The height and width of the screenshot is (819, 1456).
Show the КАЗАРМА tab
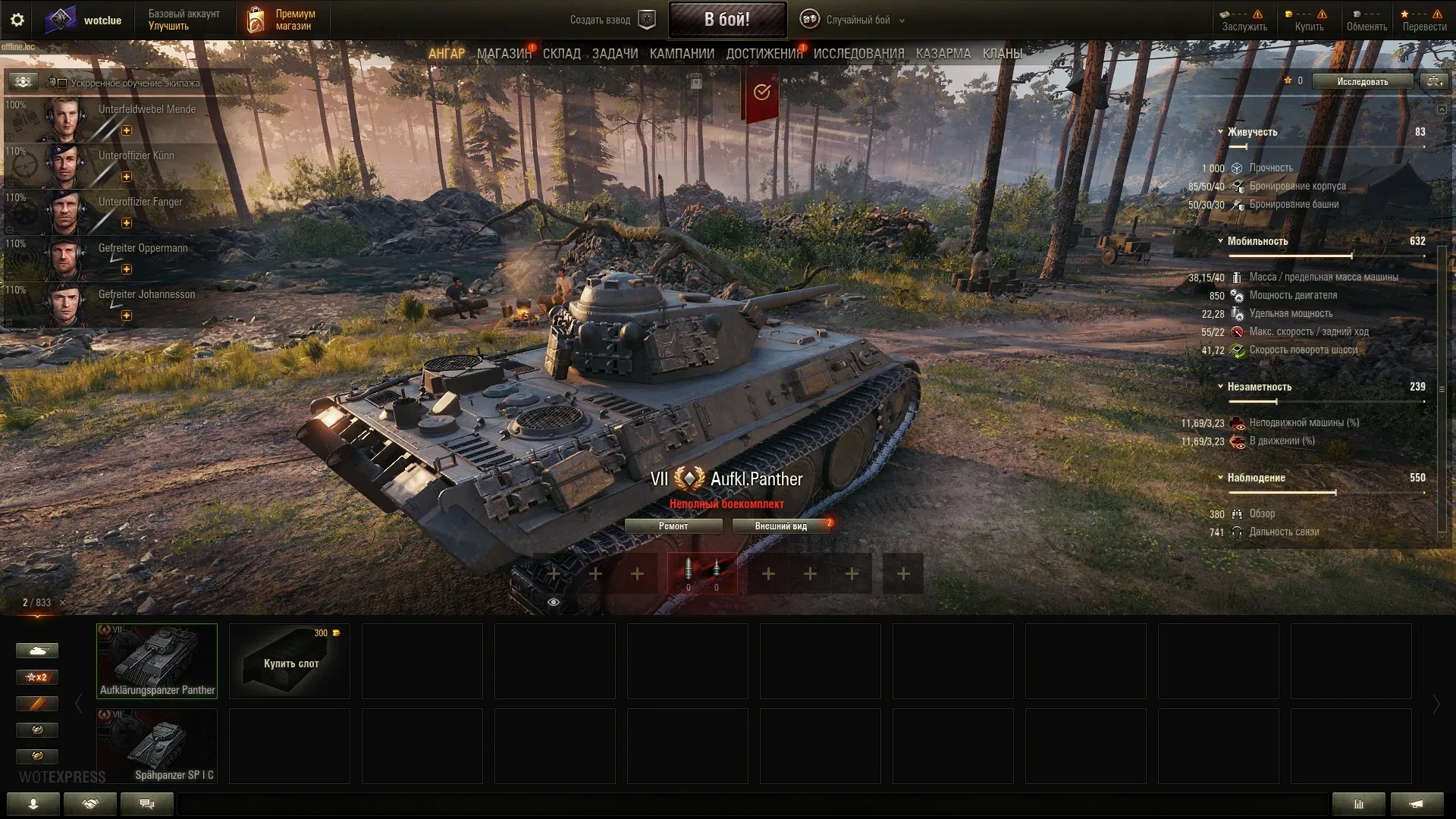943,54
